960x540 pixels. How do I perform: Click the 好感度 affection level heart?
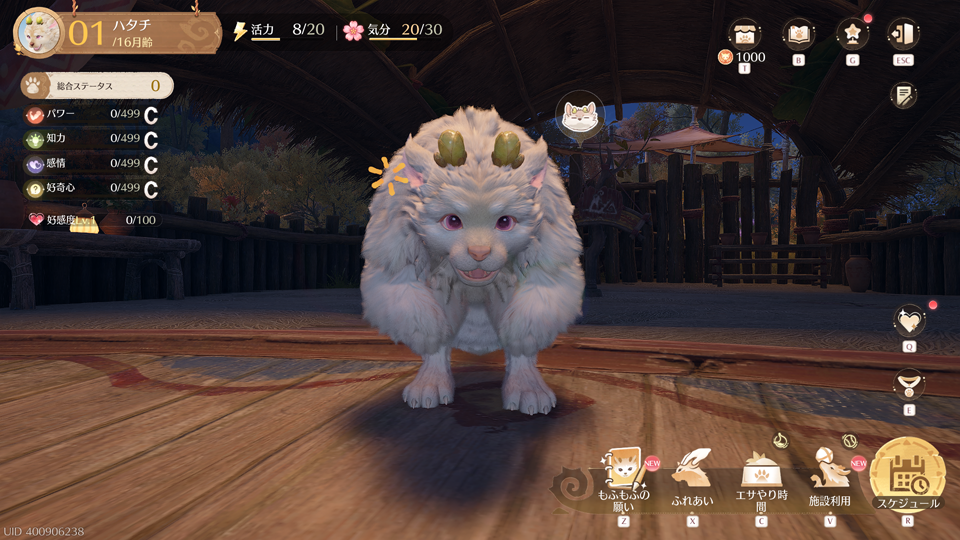tap(37, 219)
